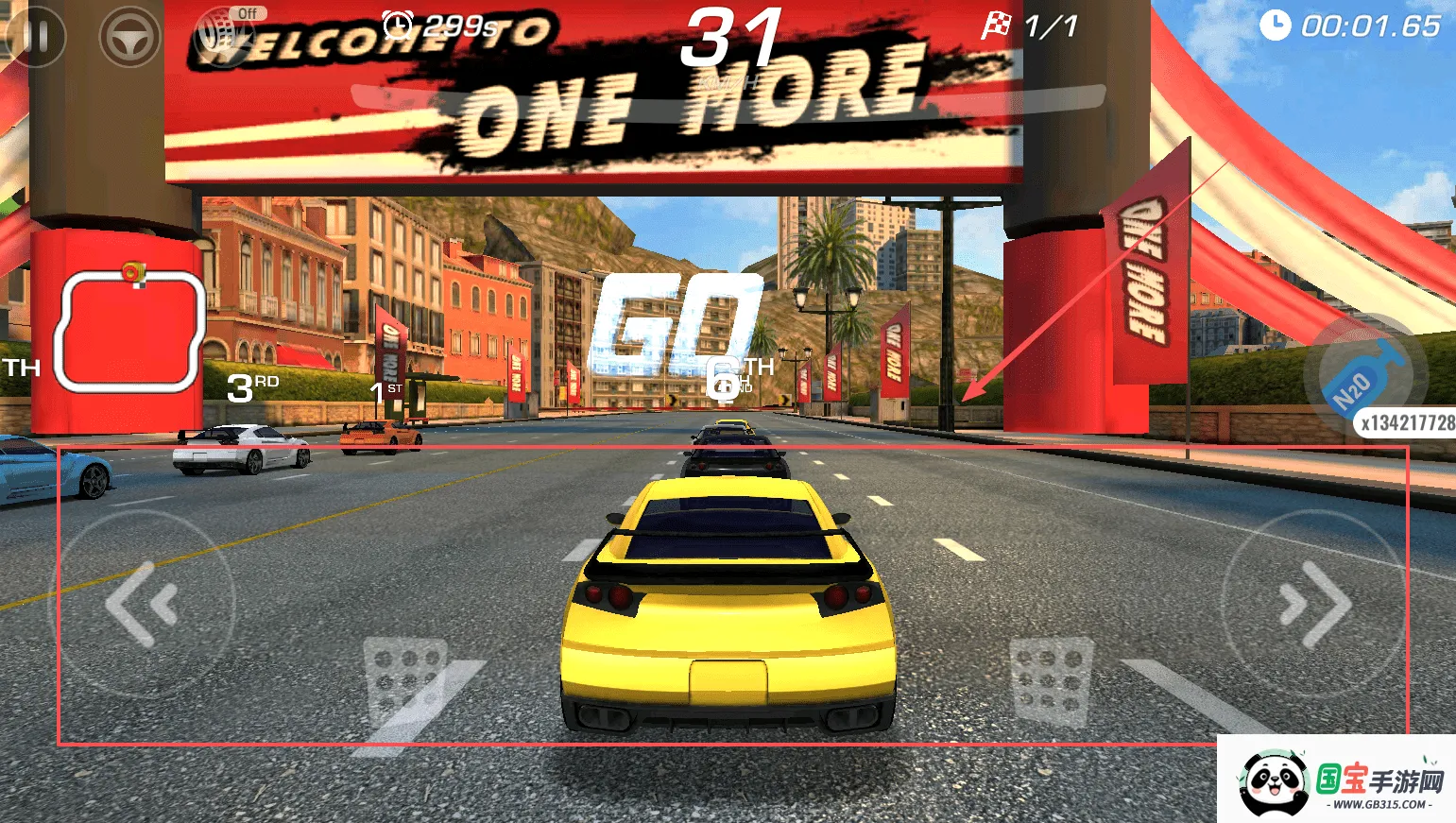Viewport: 1456px width, 823px height.
Task: Toggle the pedal assist marked Off
Action: tap(225, 34)
